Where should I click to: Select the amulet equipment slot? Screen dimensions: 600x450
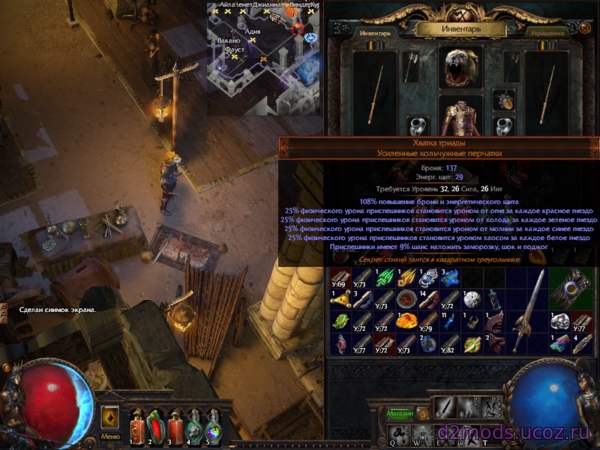click(504, 99)
